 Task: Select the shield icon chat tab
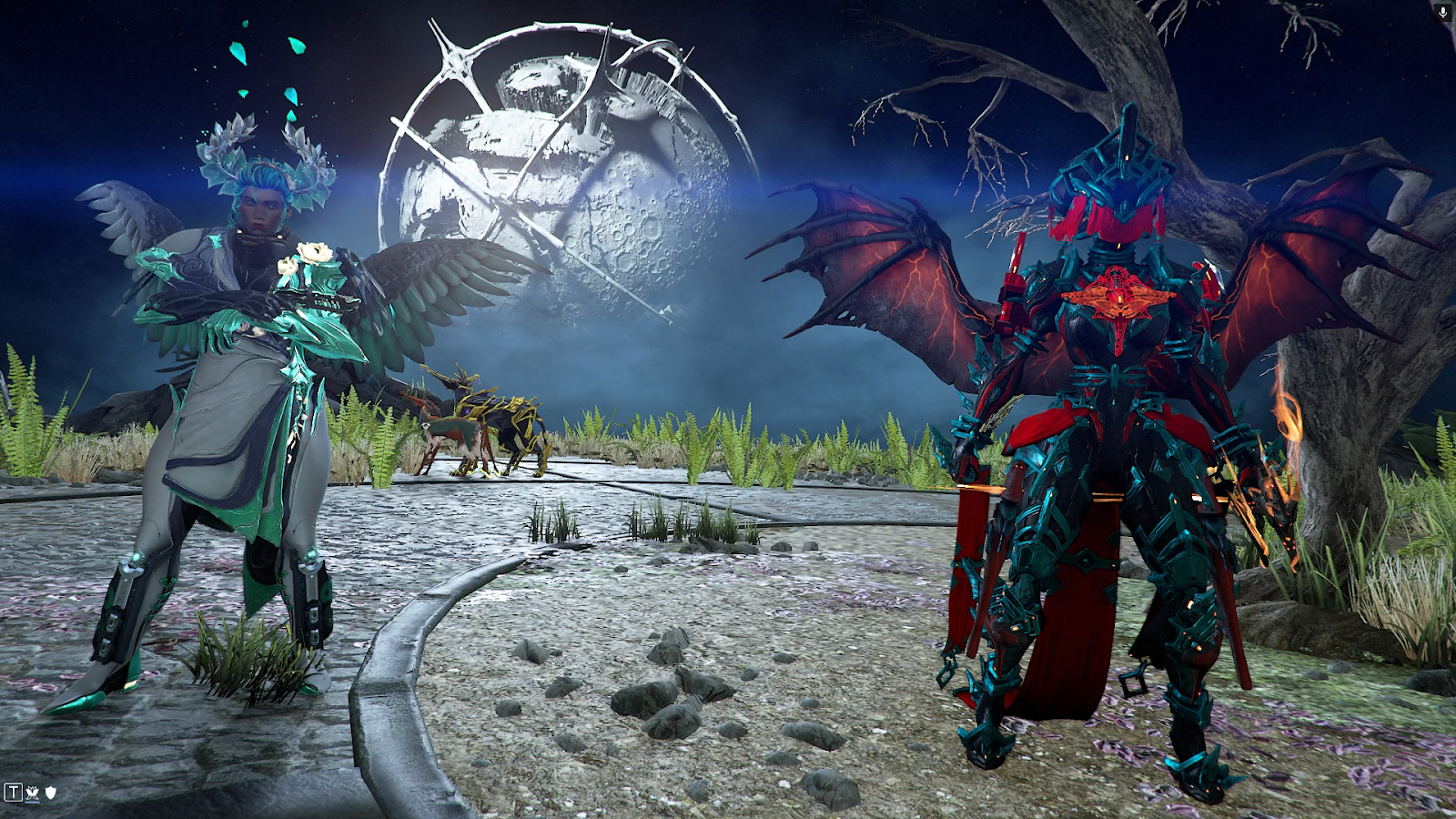pos(51,793)
